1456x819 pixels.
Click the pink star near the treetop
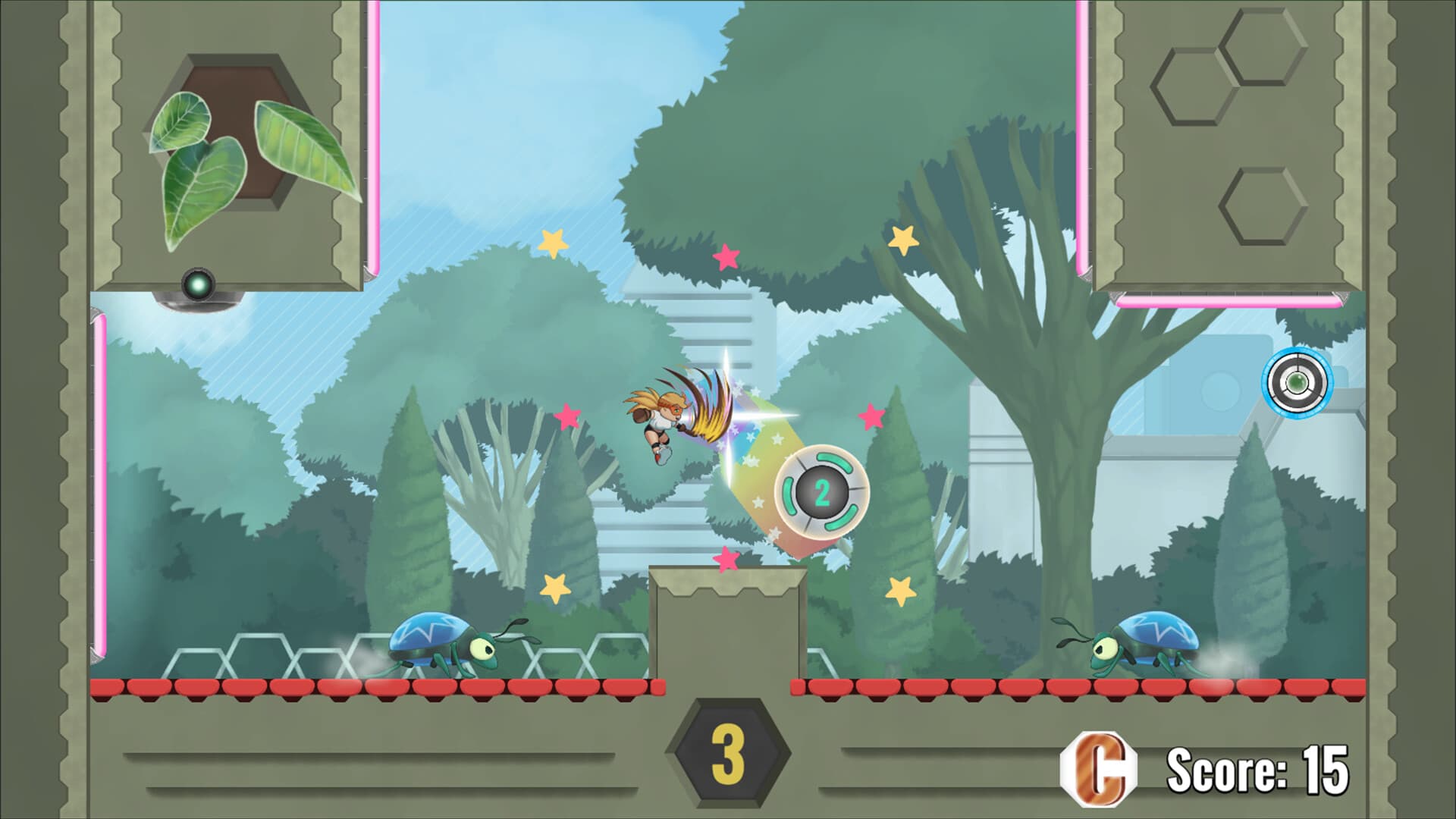point(724,256)
